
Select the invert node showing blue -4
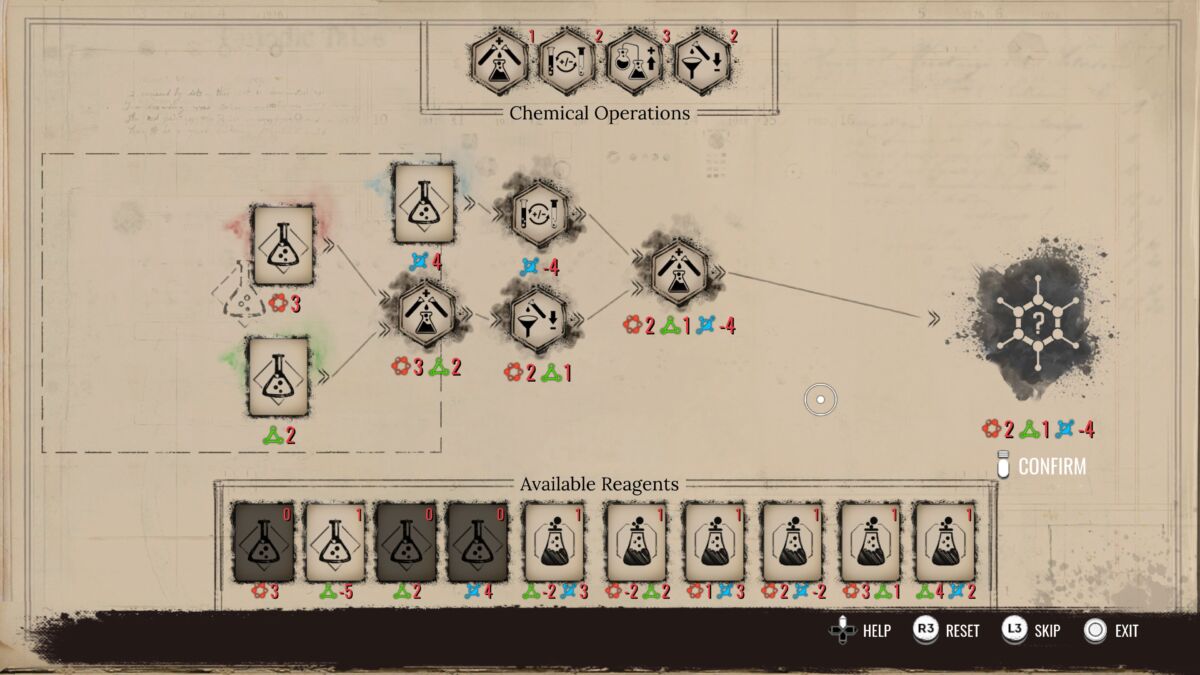(x=540, y=214)
